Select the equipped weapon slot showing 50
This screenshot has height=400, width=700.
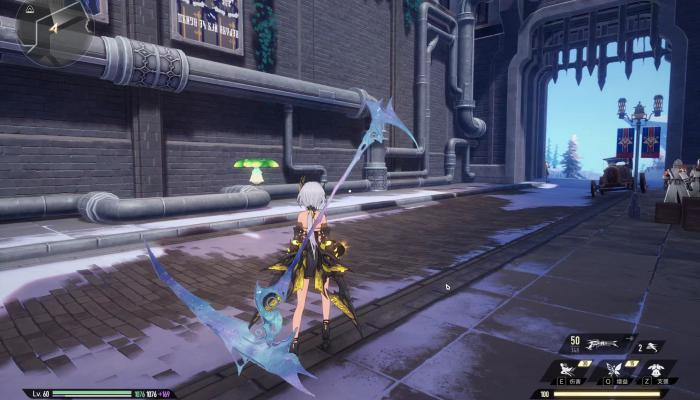598,346
